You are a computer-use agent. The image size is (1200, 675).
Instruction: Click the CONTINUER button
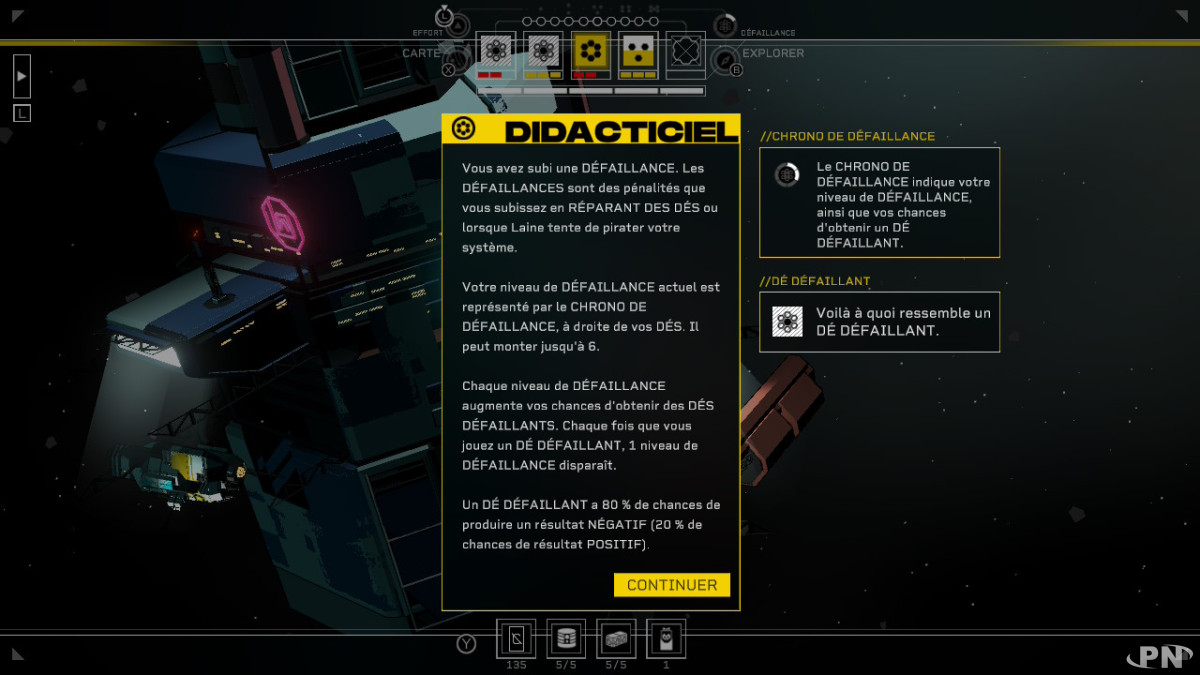click(x=671, y=585)
